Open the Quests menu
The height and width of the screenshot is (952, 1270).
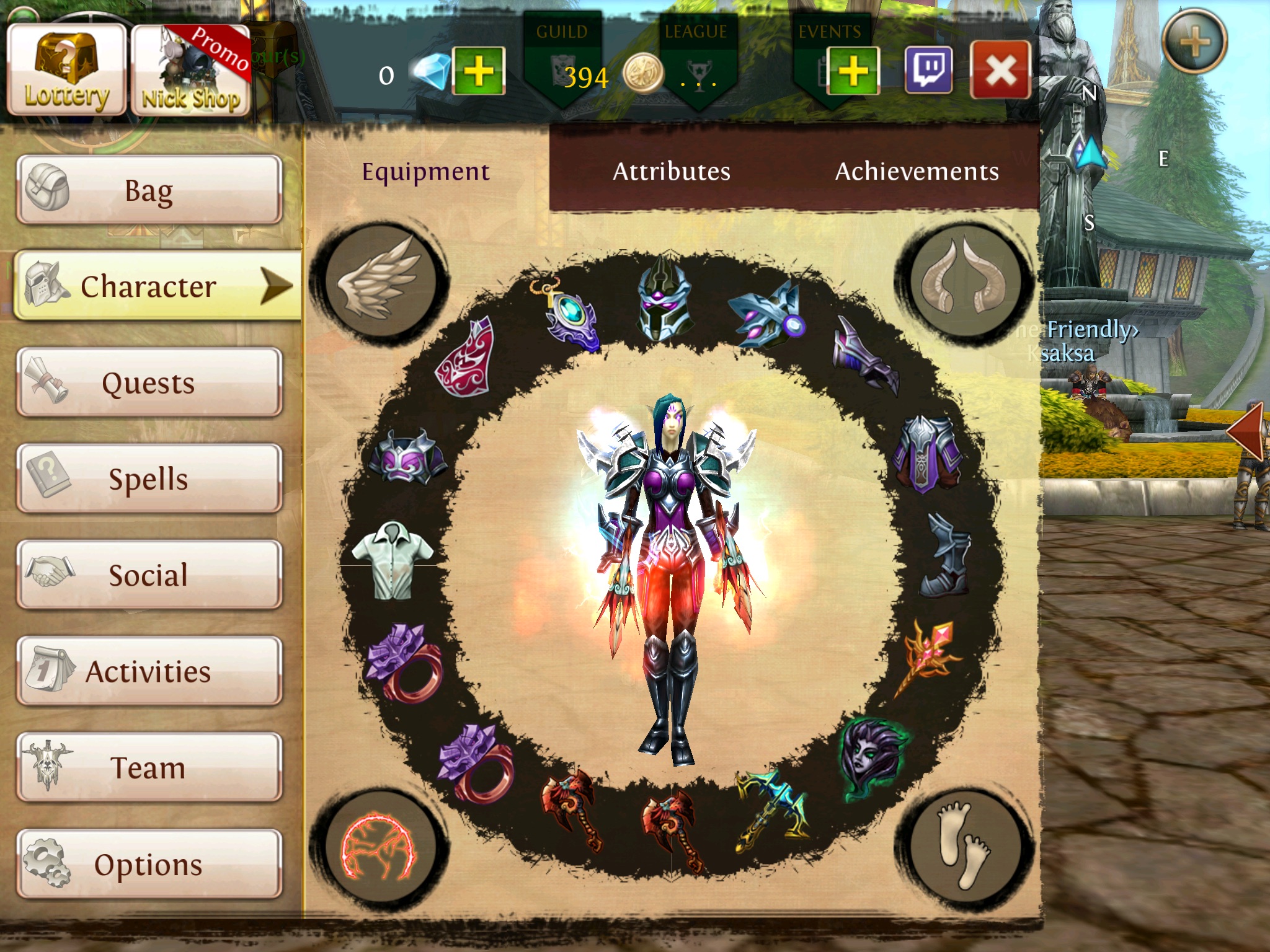click(x=149, y=382)
